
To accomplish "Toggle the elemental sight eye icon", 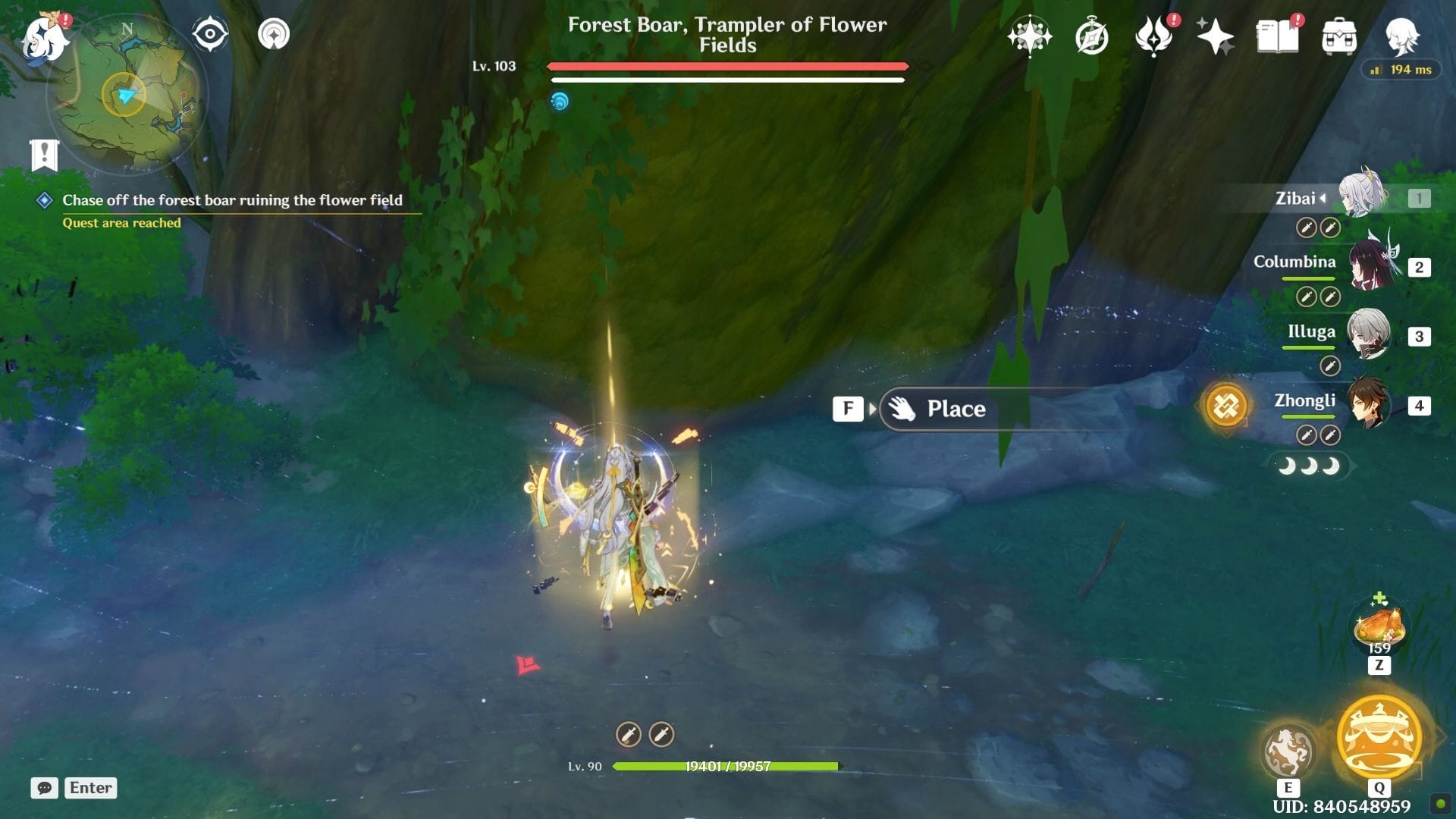I will click(x=210, y=35).
